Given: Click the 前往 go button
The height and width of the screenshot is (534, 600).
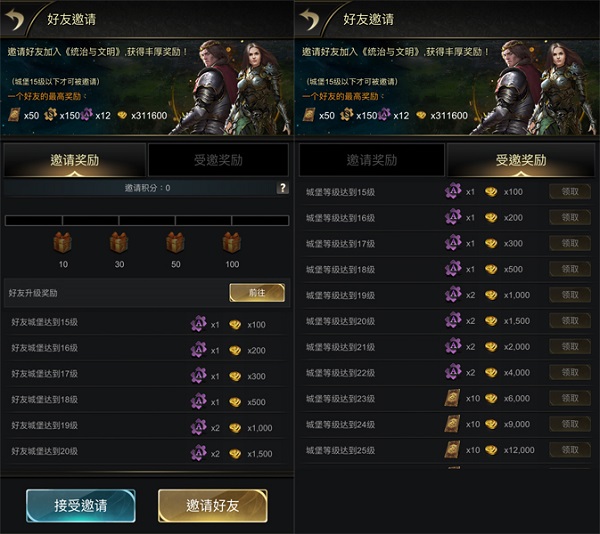Looking at the screenshot, I should pos(257,292).
